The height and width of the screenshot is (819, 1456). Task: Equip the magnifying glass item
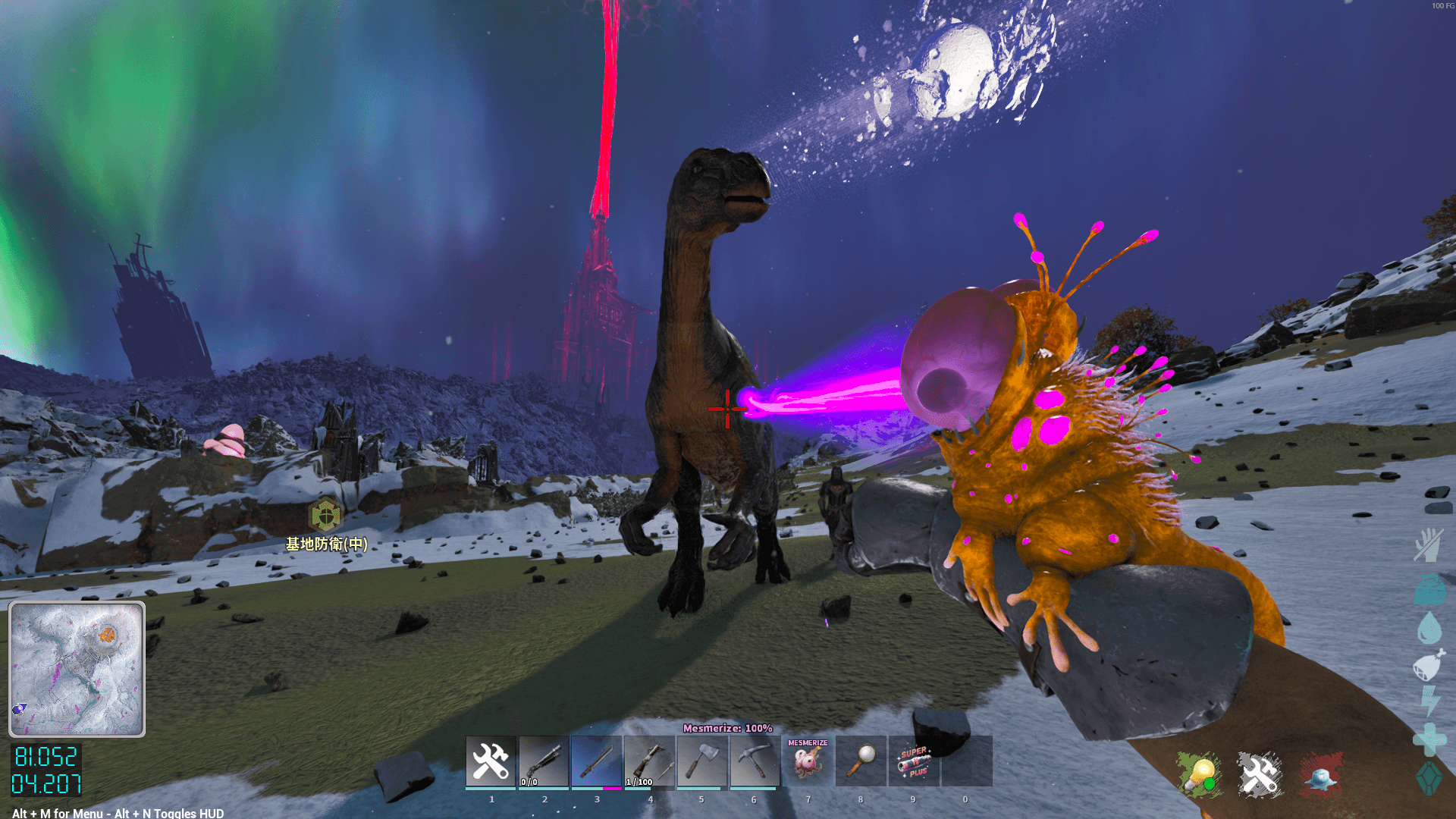point(861,761)
